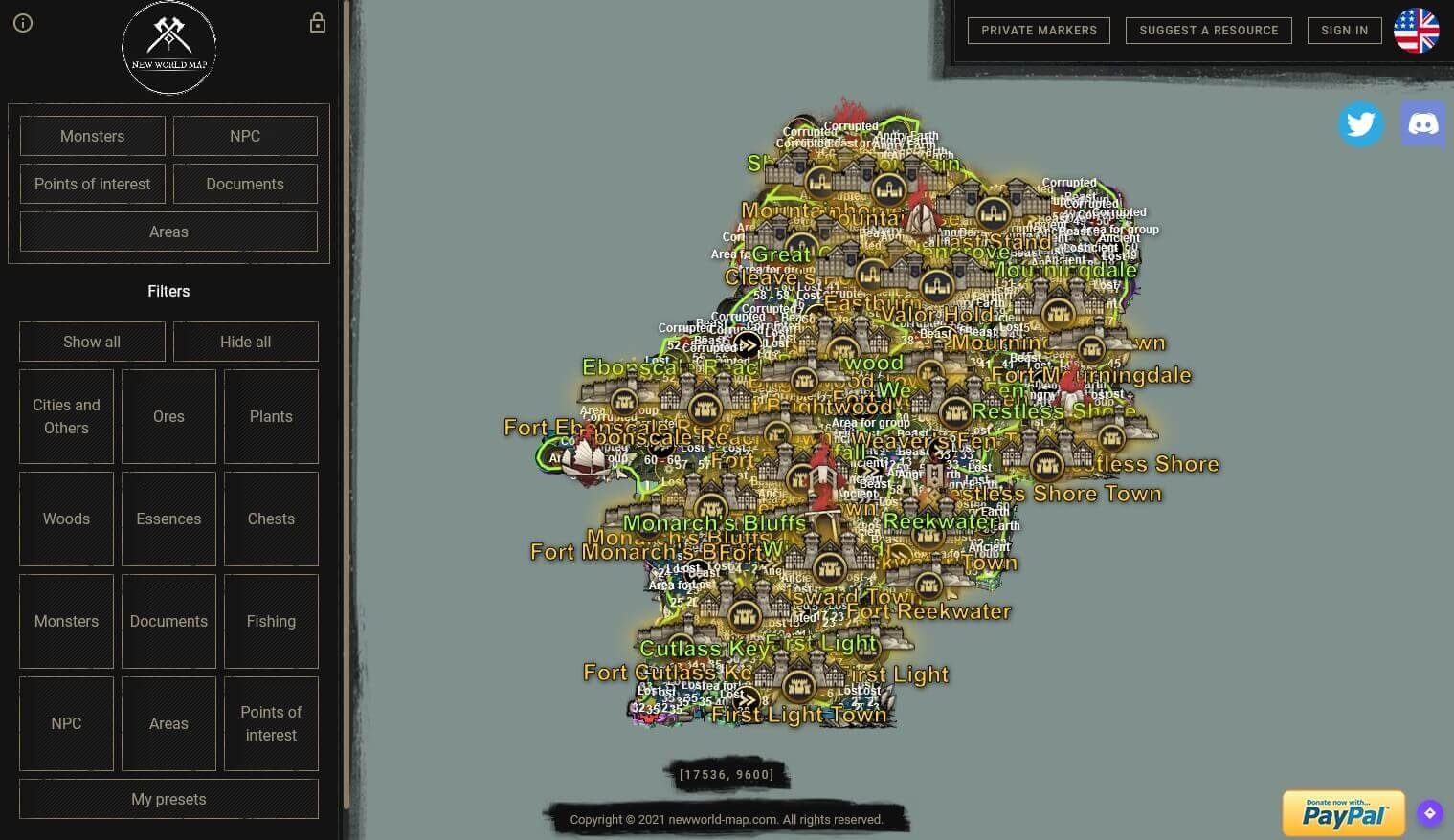Toggle the Ores filter
This screenshot has height=840, width=1454.
(168, 416)
